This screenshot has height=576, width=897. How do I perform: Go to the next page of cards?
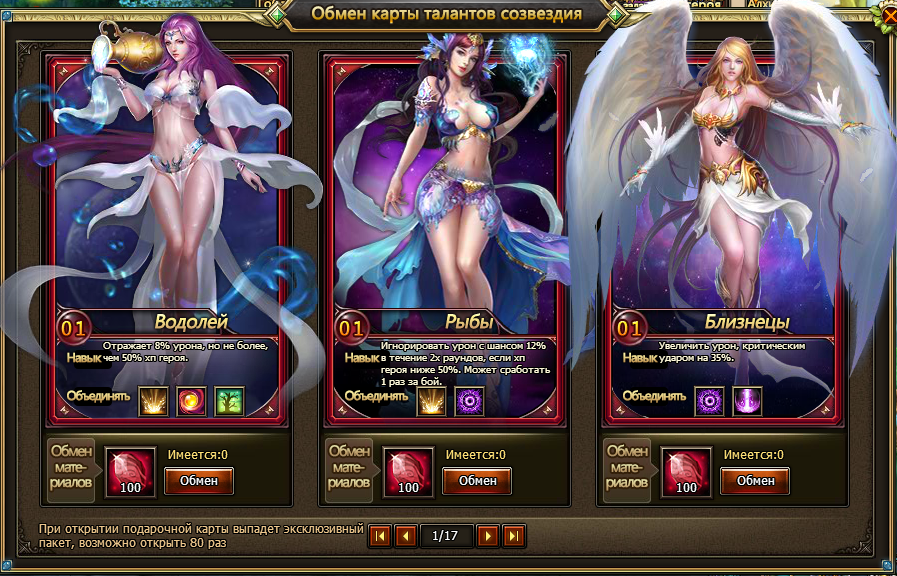pos(487,536)
